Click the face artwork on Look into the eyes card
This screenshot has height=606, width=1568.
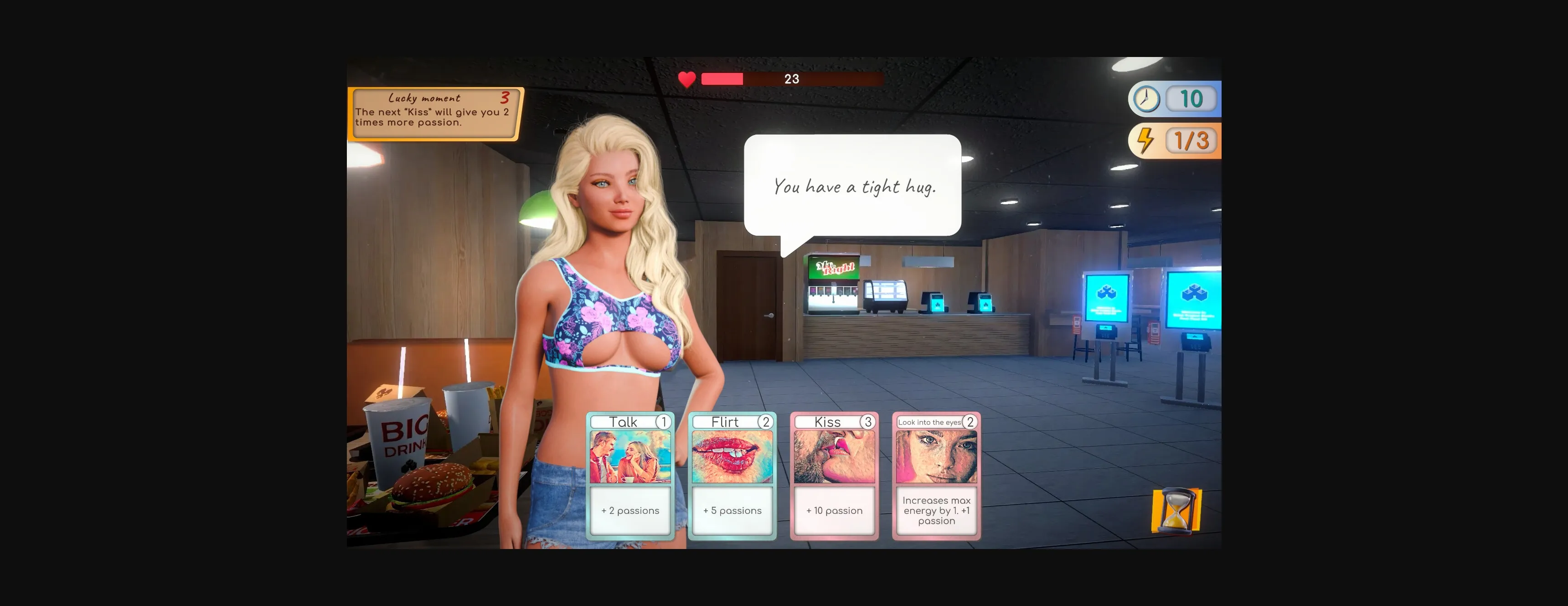936,457
